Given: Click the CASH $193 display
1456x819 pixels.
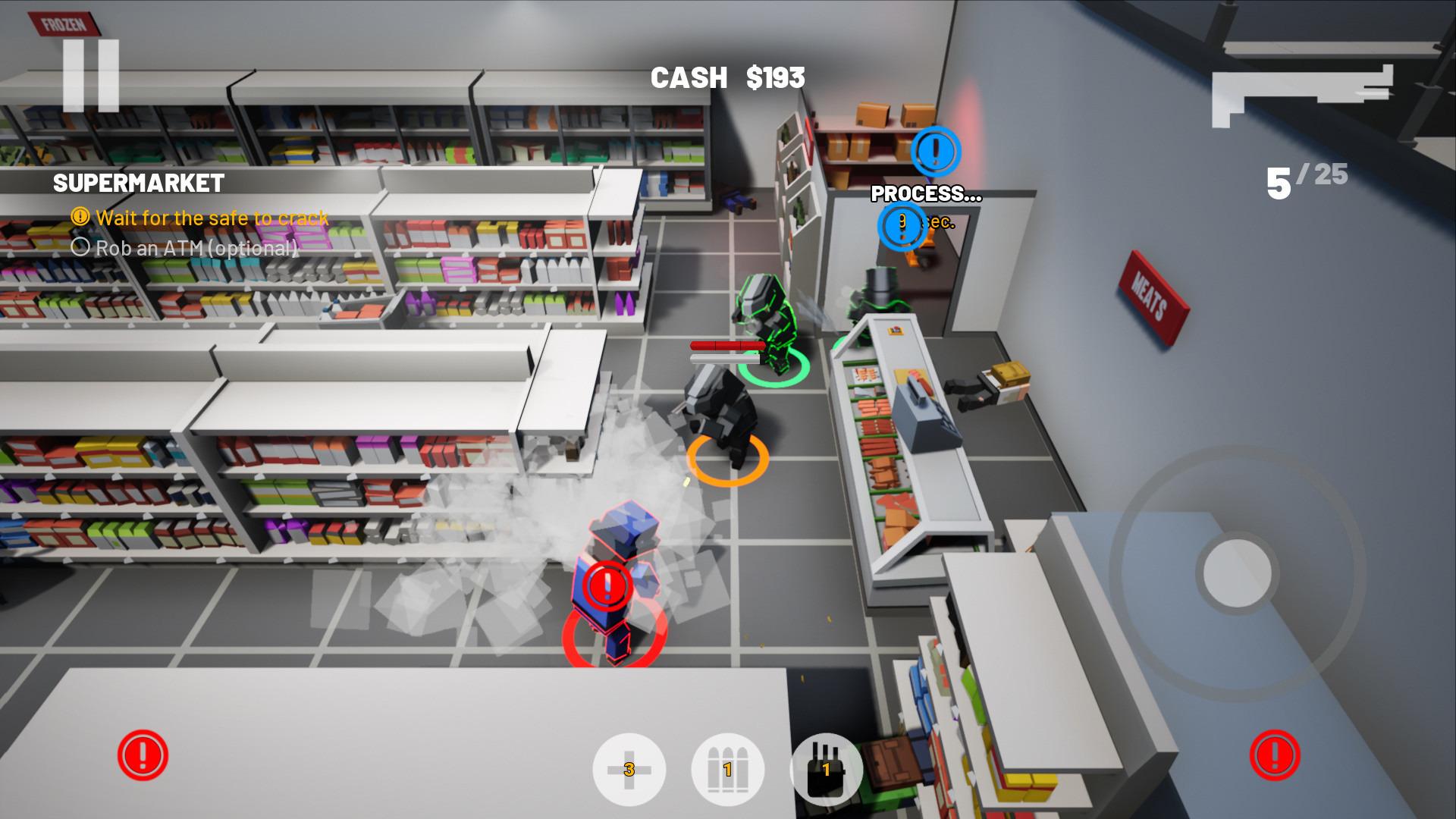Looking at the screenshot, I should click(x=727, y=77).
